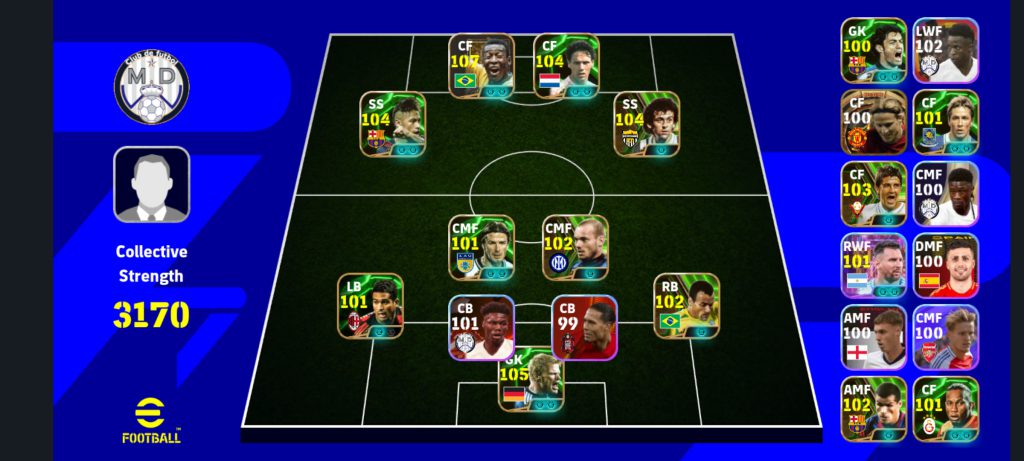
Task: Select the DMF 100 Spain midfielder card
Action: [945, 265]
